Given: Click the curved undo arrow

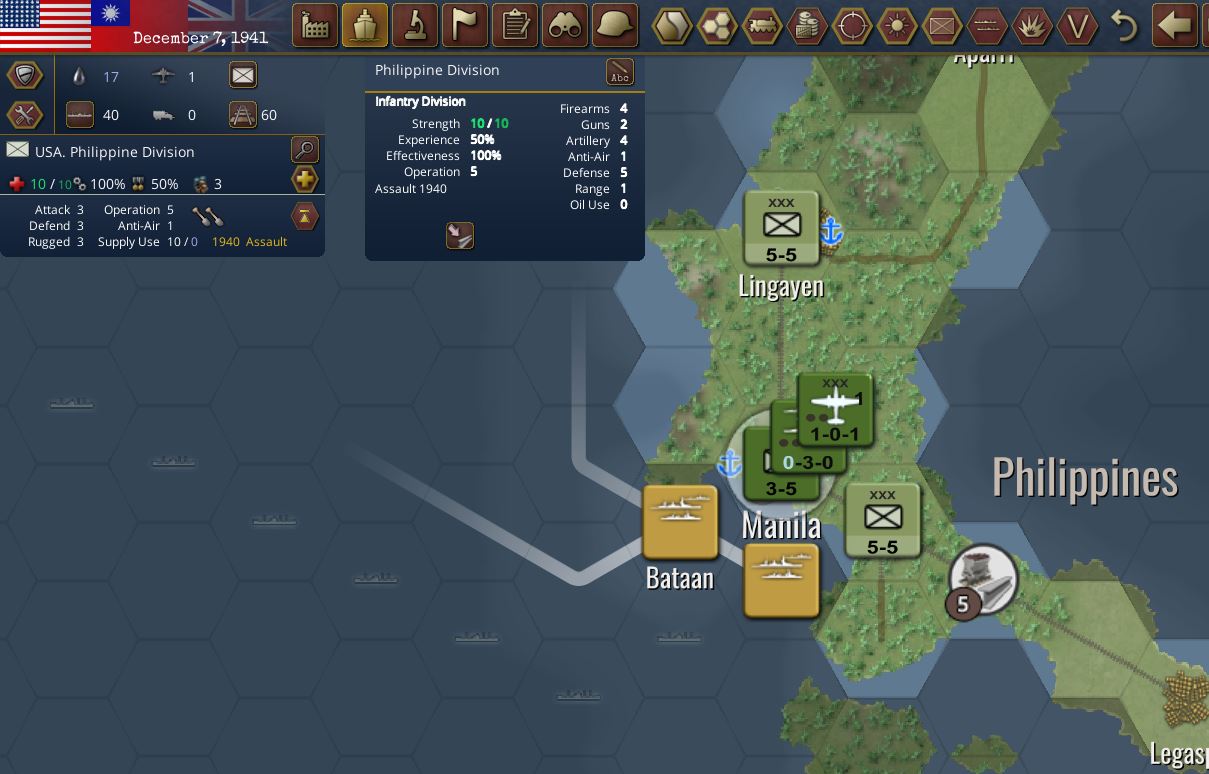Looking at the screenshot, I should [x=1125, y=26].
